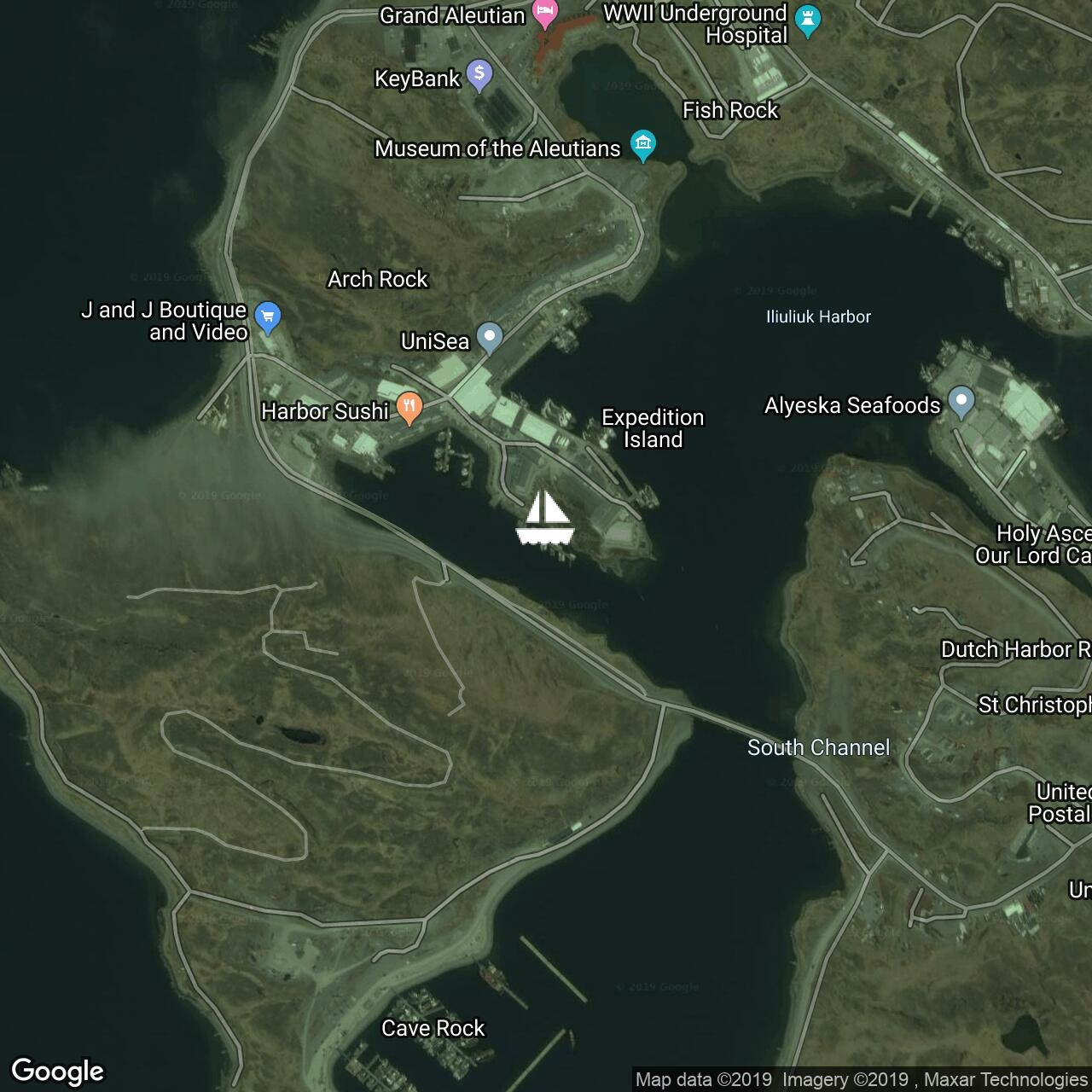Open the J and J Boutique shopping pin

click(x=268, y=317)
